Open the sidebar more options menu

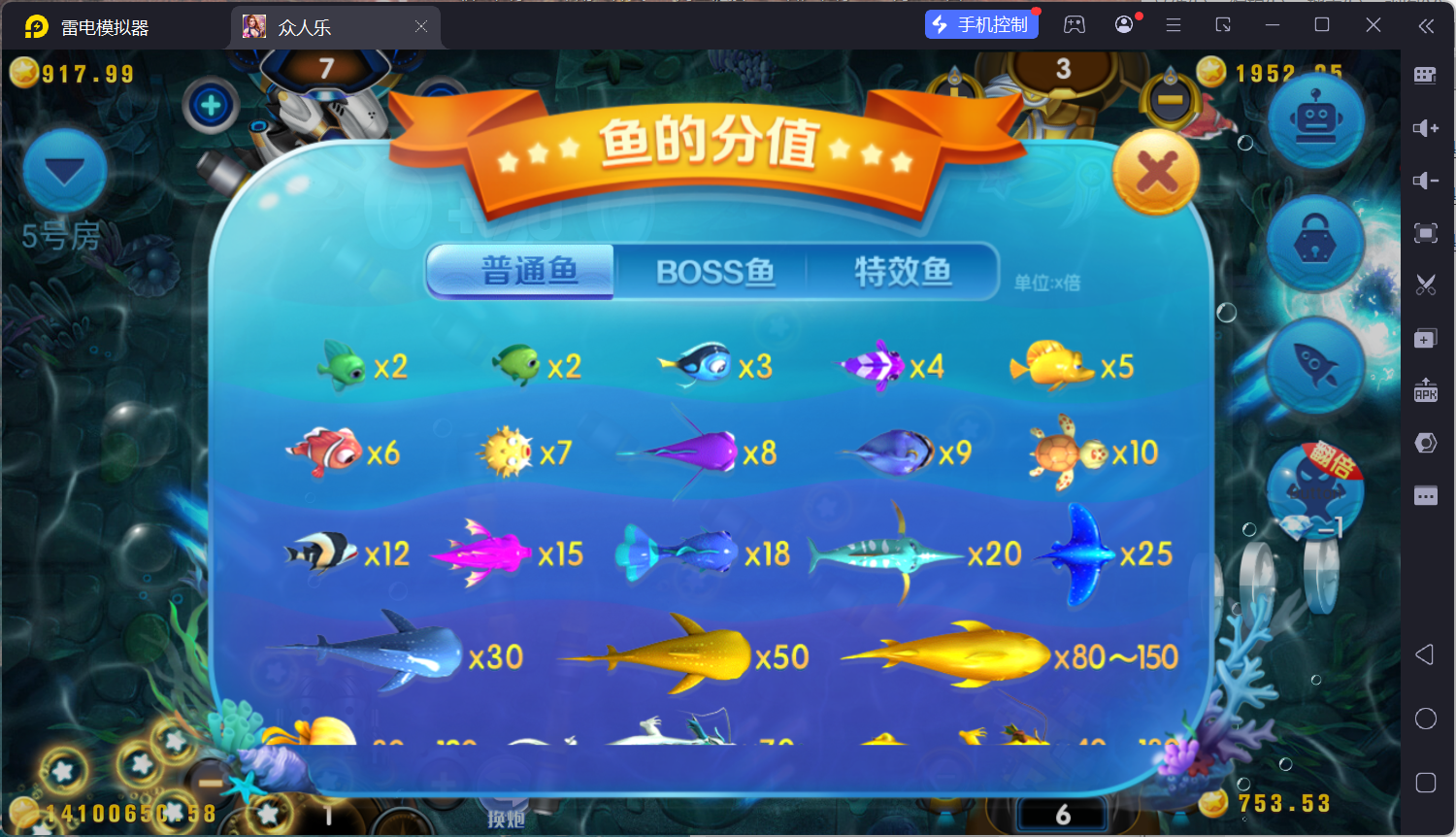[x=1425, y=495]
